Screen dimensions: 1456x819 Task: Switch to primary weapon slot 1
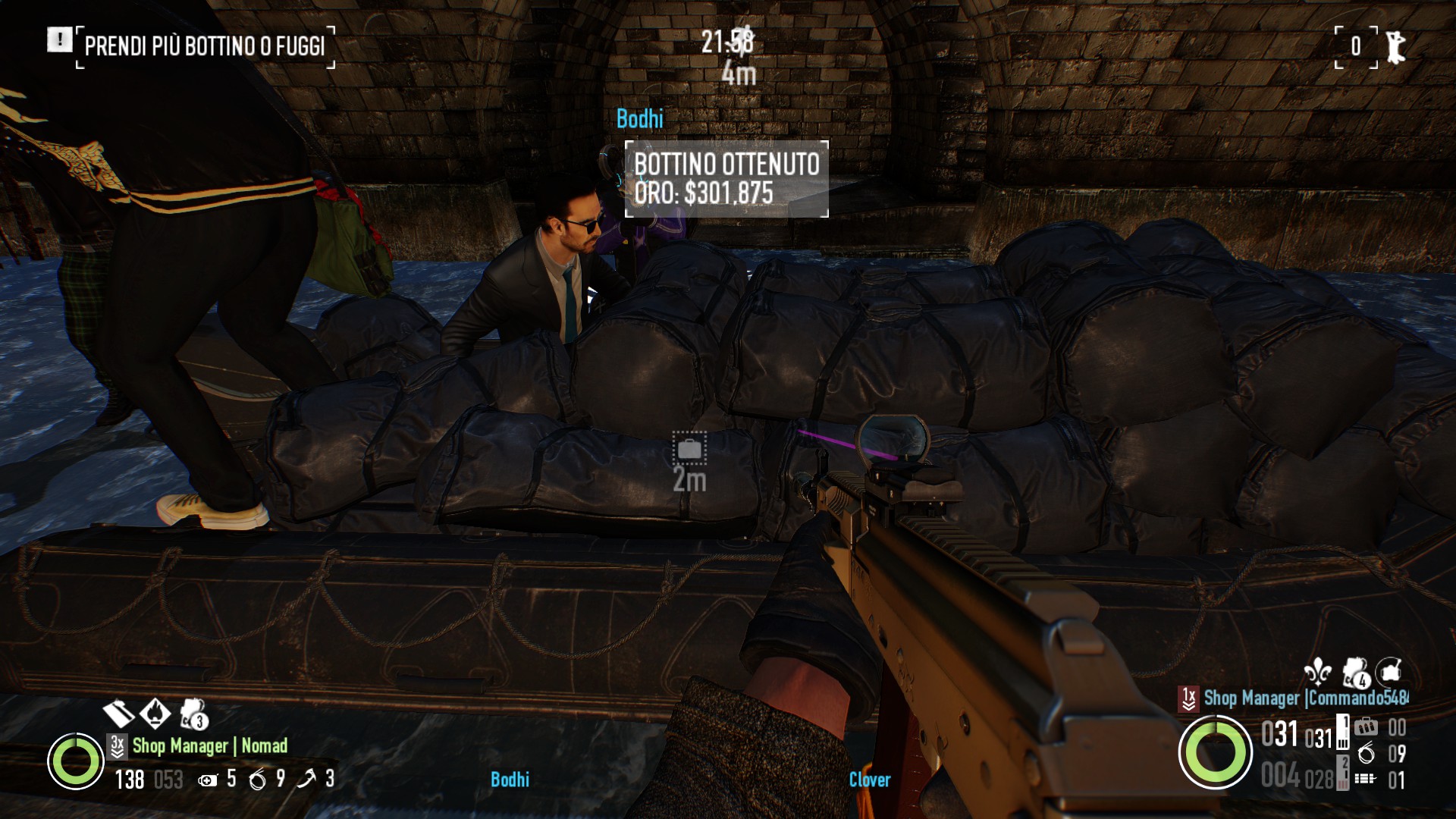tap(1343, 732)
